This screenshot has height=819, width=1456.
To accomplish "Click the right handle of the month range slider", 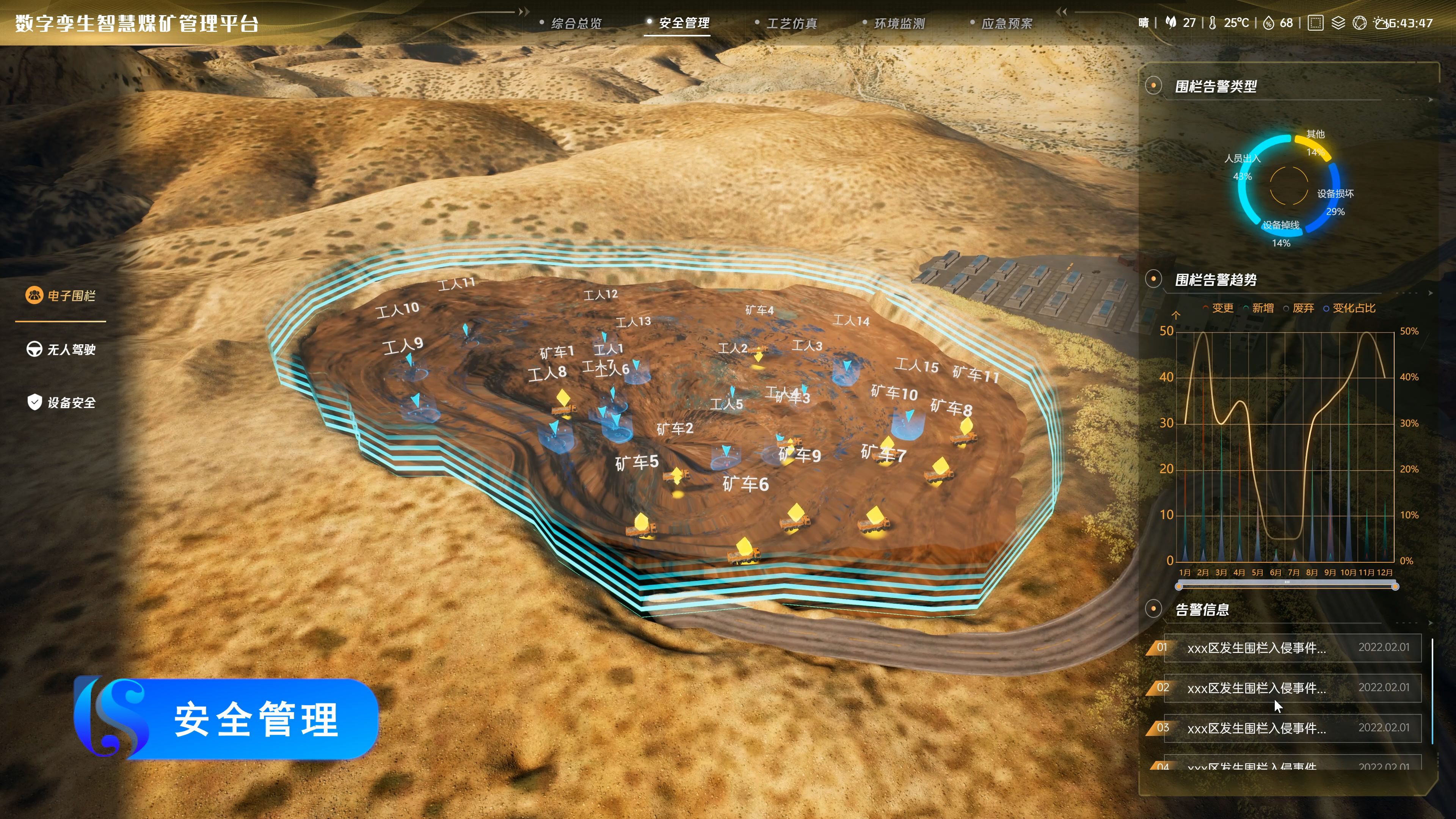I will (x=1395, y=587).
